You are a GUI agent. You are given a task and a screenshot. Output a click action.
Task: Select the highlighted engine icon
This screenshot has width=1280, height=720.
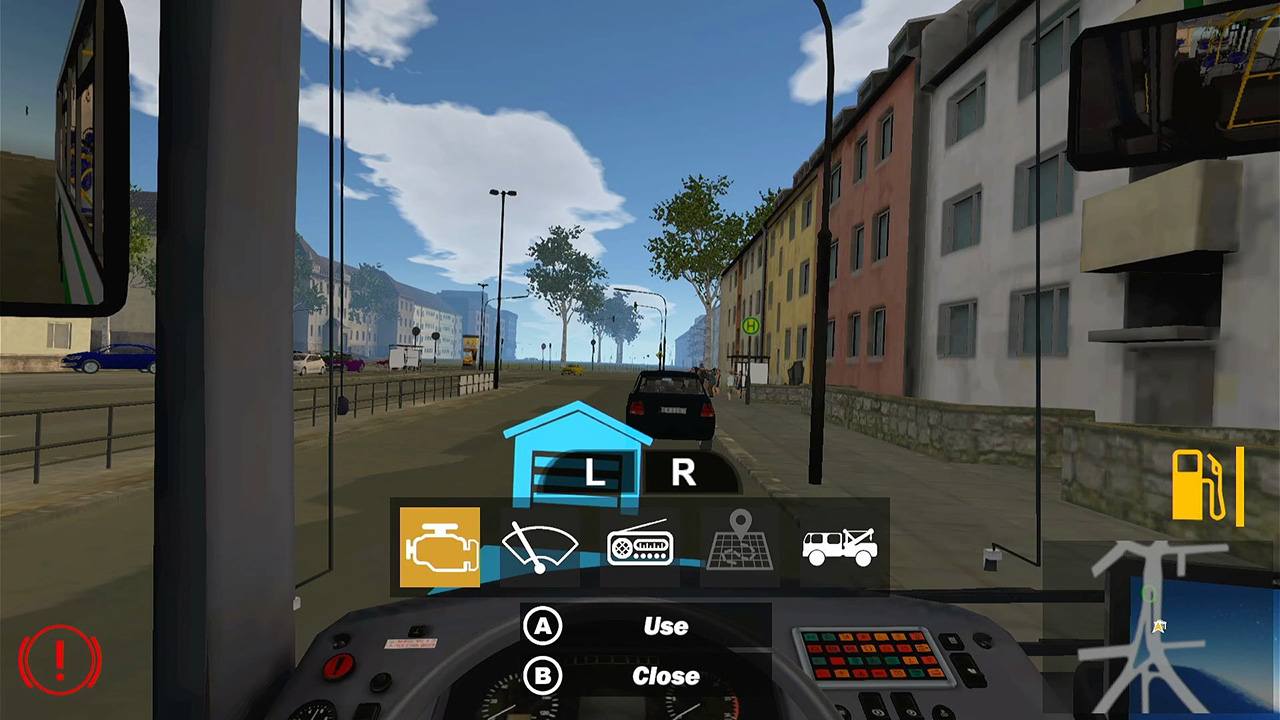(x=440, y=546)
